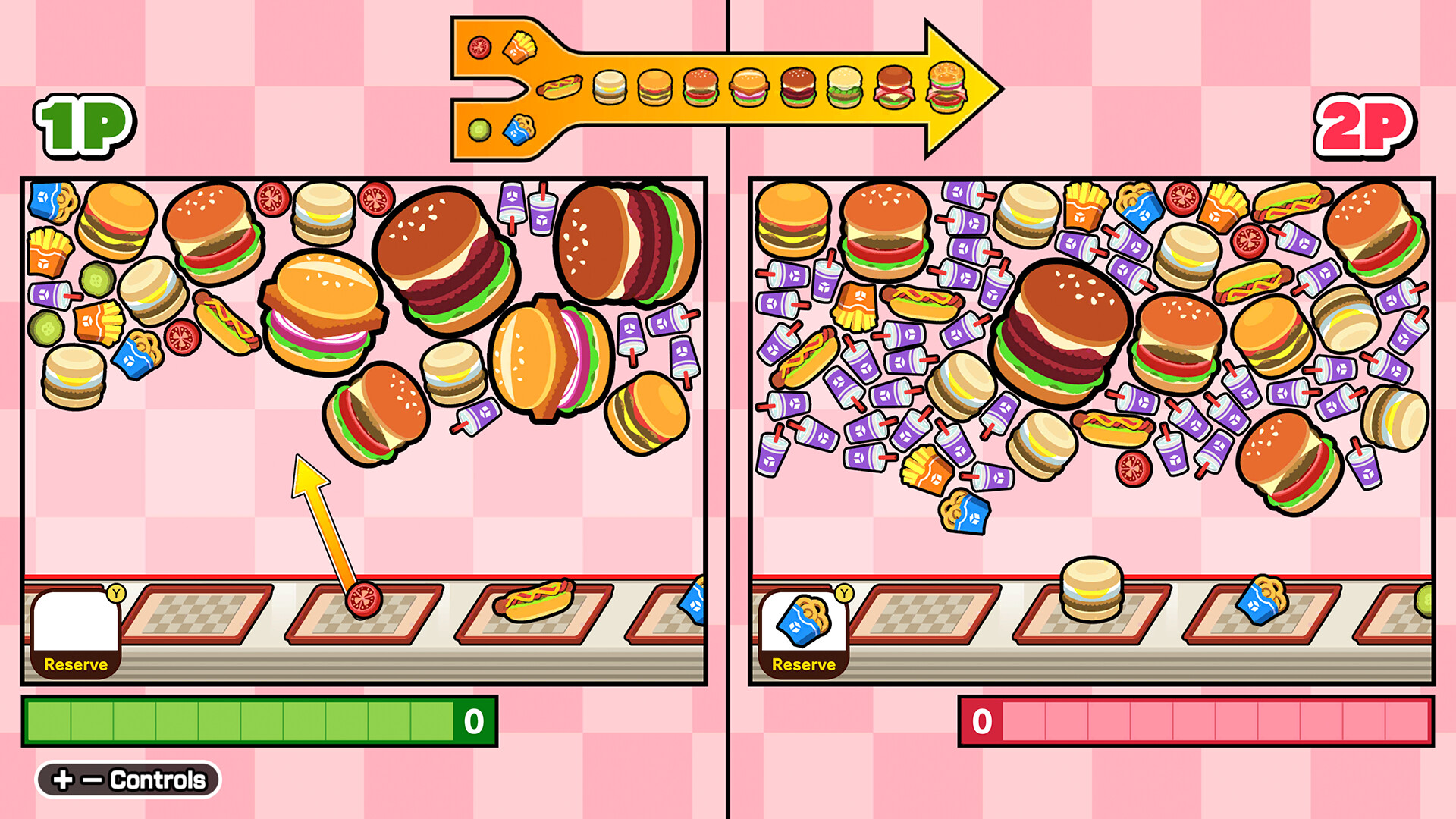The width and height of the screenshot is (1456, 819).
Task: Click the completed deluxe burger at the arrow tip
Action: pos(945,86)
